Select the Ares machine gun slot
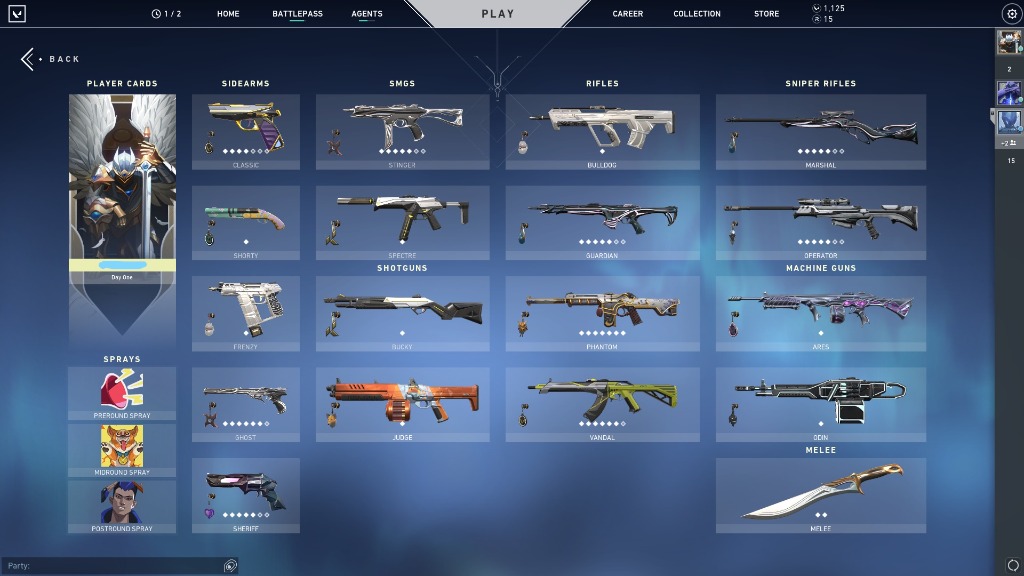The image size is (1024, 576). pos(820,313)
